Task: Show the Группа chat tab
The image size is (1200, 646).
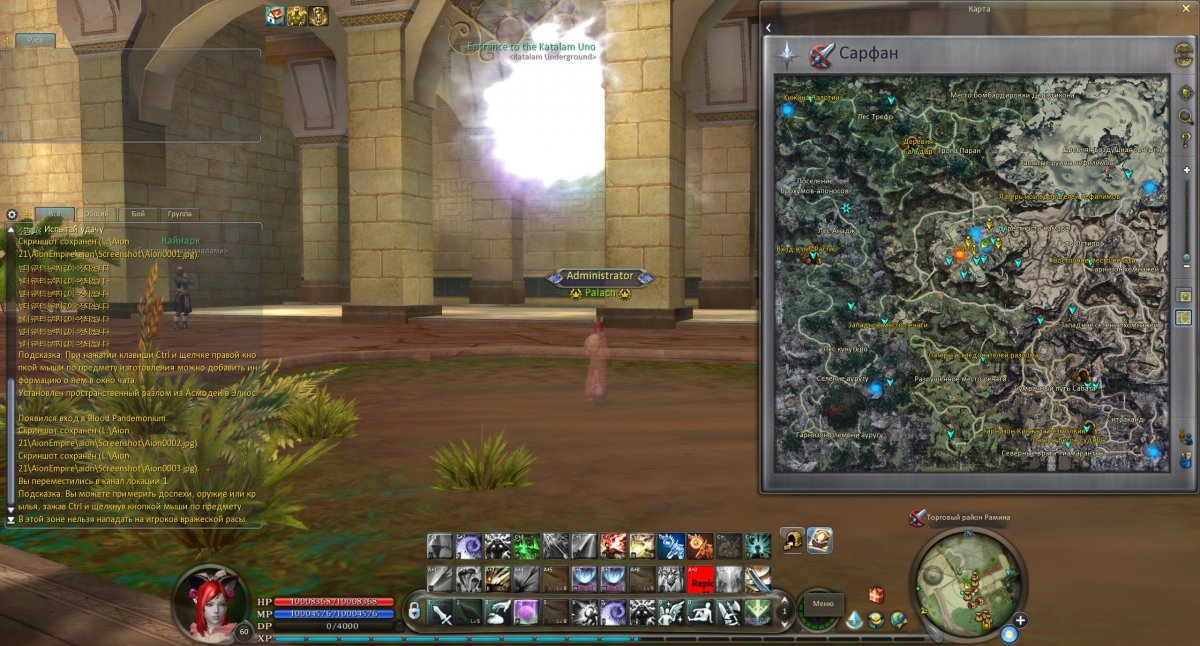Action: click(x=181, y=214)
